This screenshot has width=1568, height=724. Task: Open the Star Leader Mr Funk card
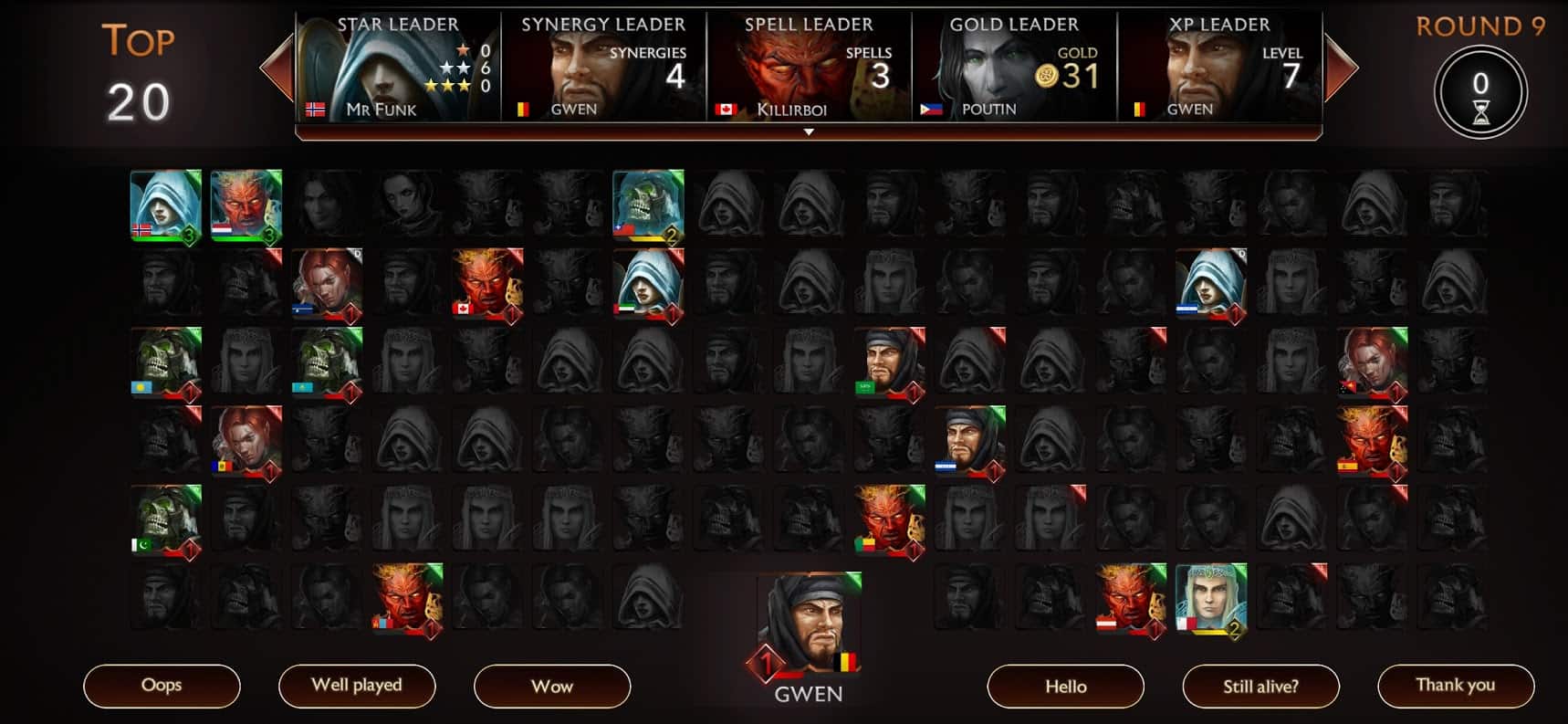click(398, 68)
